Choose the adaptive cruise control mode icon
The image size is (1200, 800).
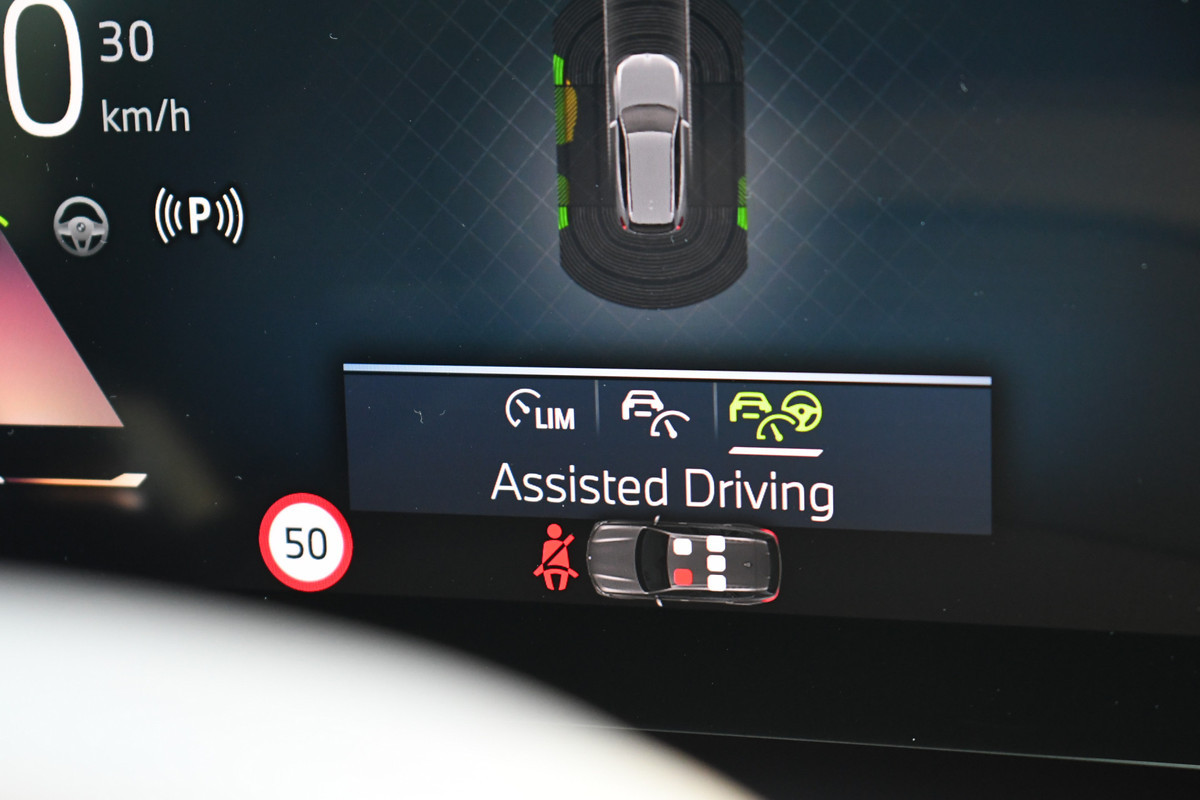pyautogui.click(x=655, y=413)
